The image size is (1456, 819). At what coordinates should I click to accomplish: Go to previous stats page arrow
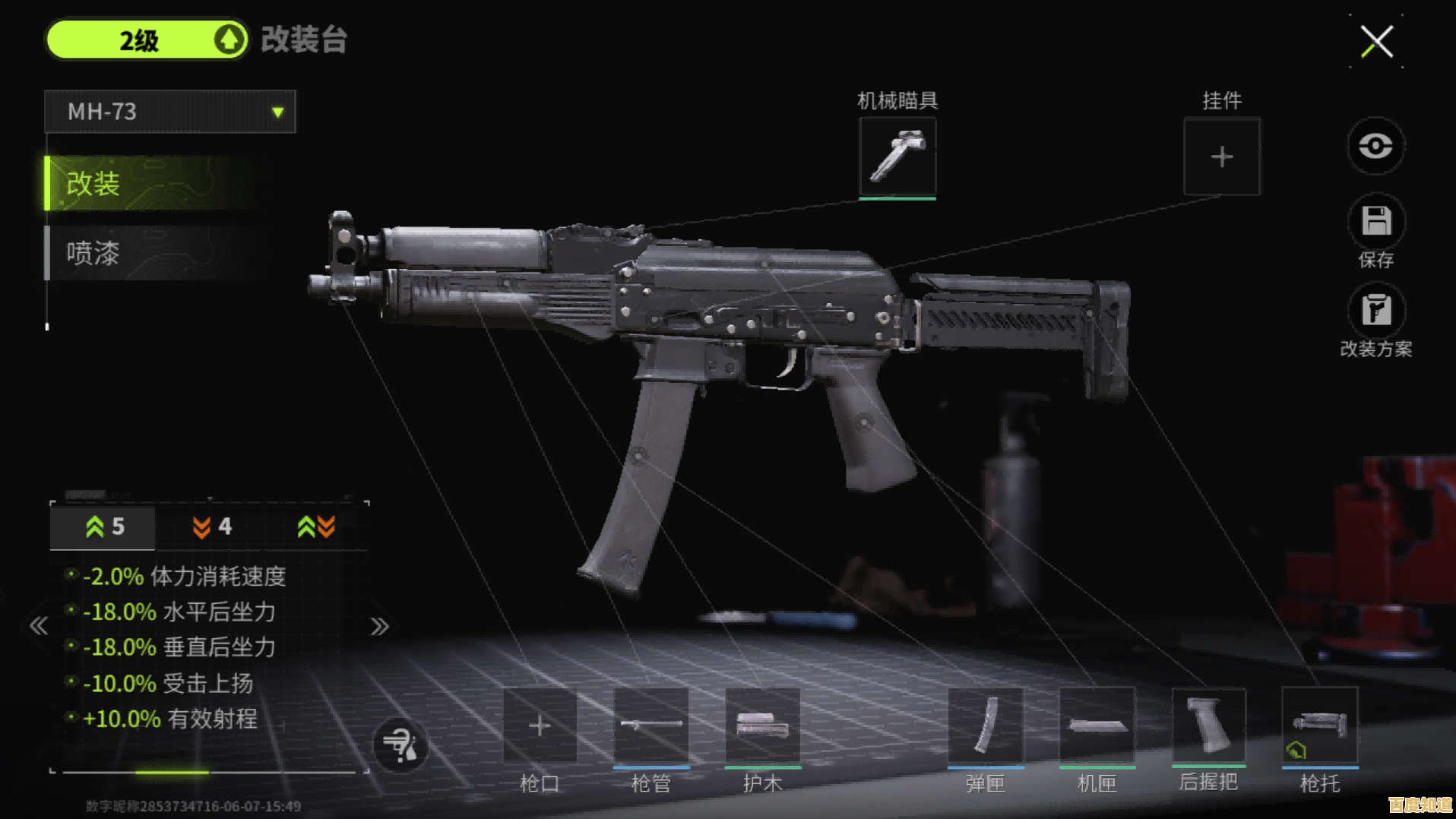pyautogui.click(x=39, y=626)
